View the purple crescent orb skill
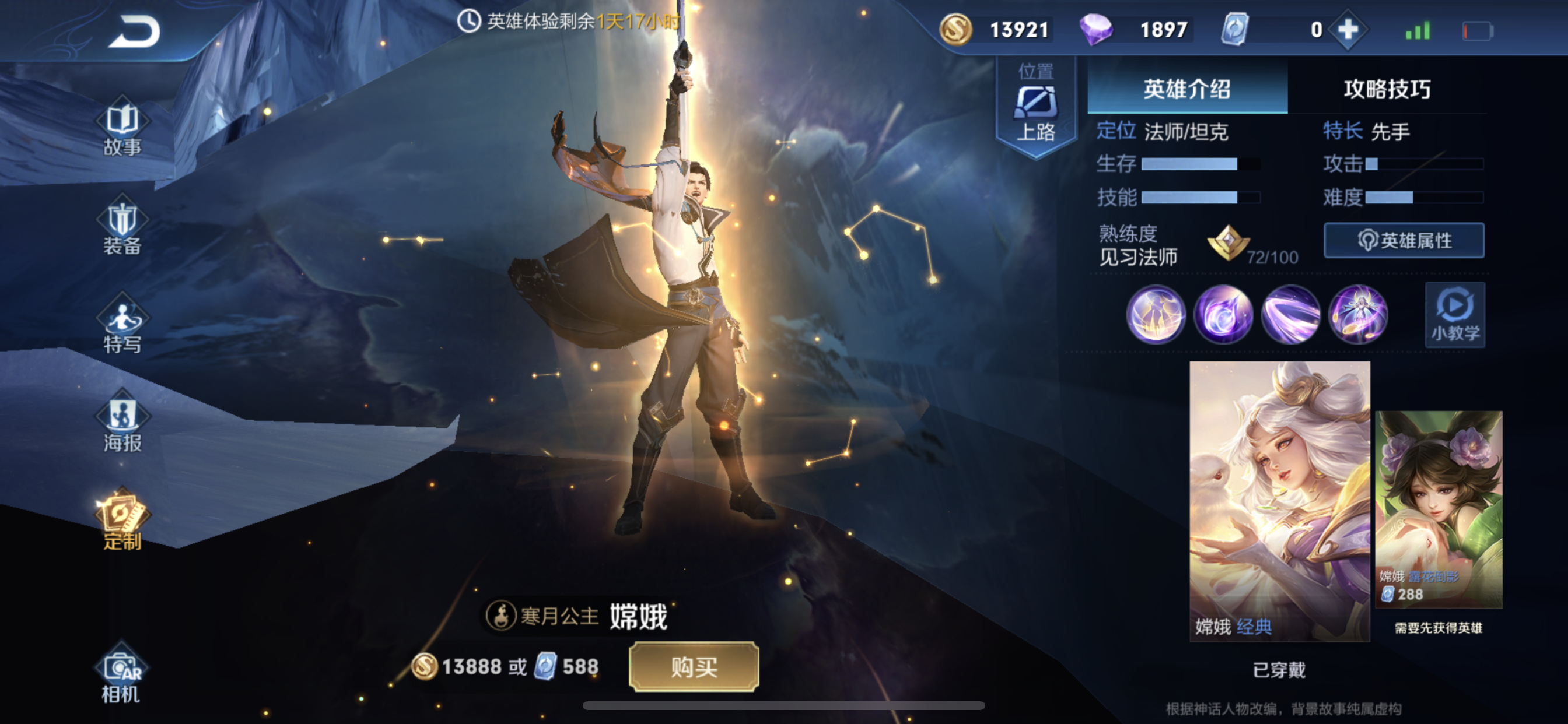Viewport: 1568px width, 724px height. (x=1223, y=315)
